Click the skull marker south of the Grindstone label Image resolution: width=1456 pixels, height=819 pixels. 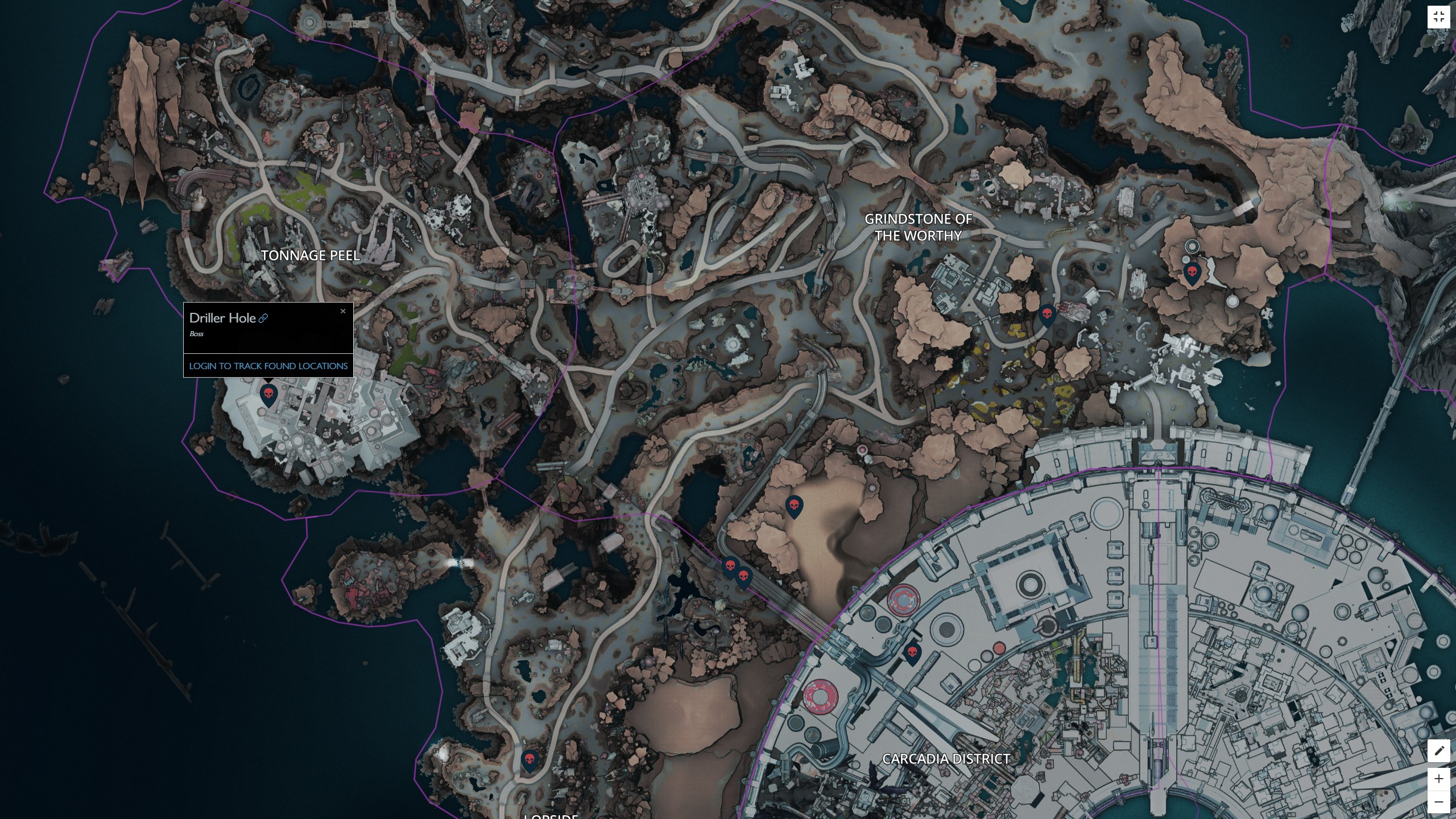[1047, 315]
